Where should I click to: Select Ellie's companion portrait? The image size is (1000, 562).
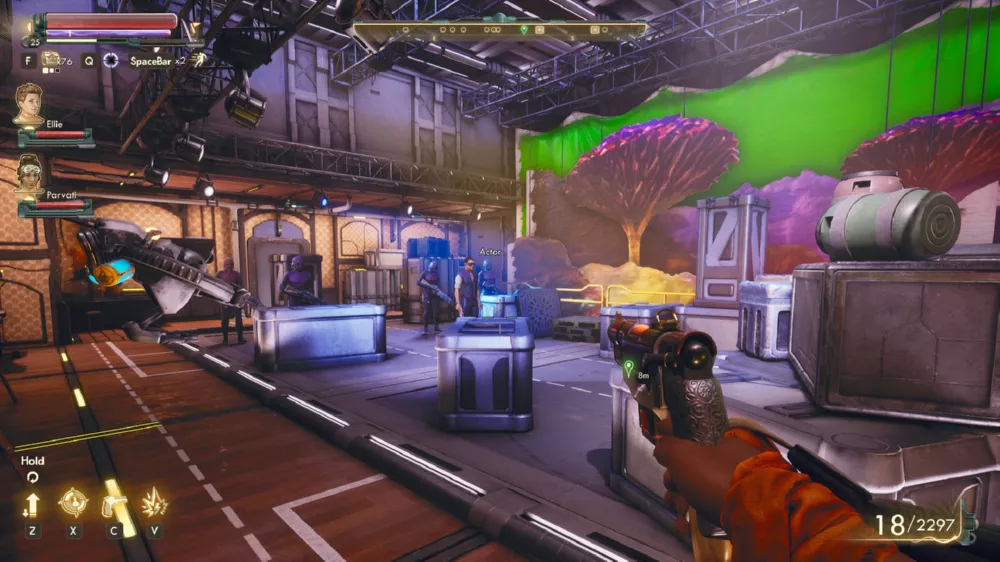pos(29,103)
